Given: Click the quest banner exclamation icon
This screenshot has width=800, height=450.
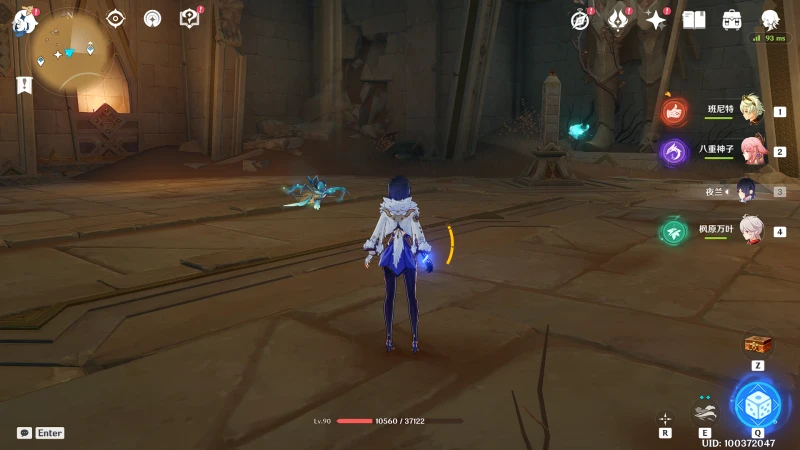Looking at the screenshot, I should coord(24,86).
